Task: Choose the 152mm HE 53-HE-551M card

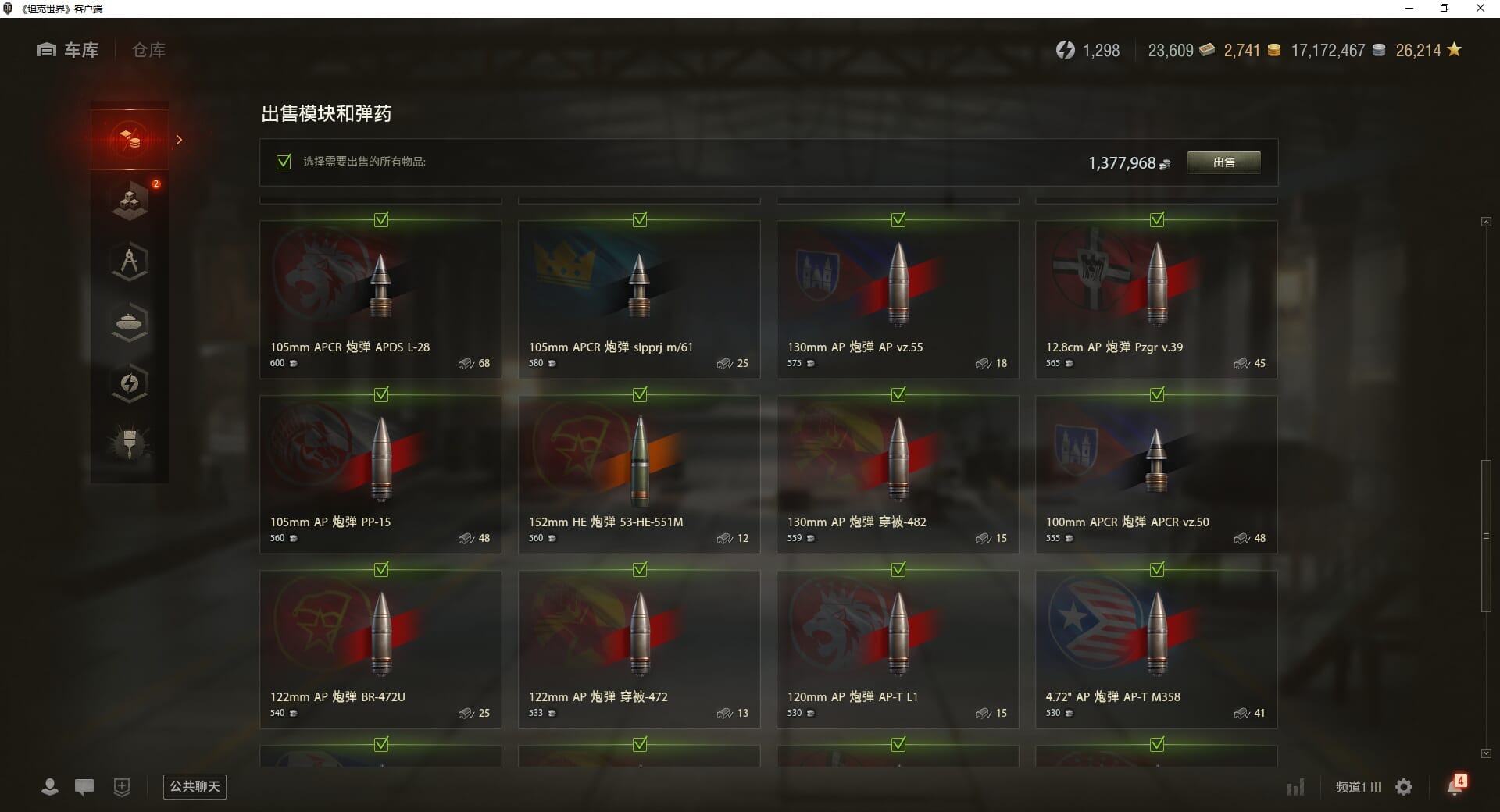Action: pos(639,475)
